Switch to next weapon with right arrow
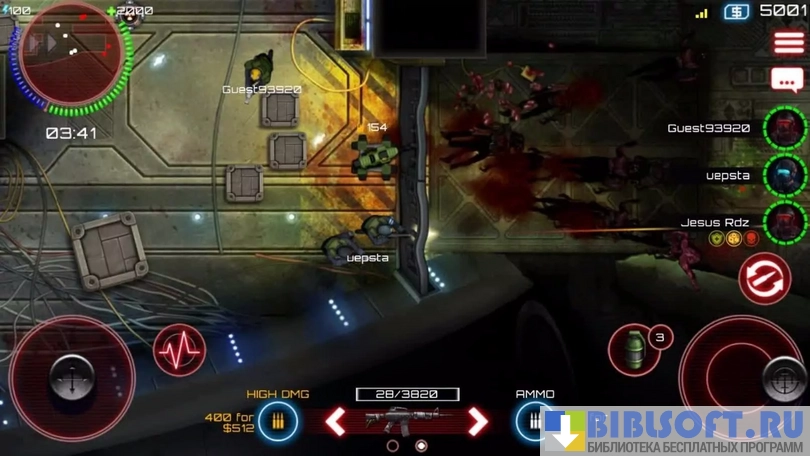810x456 pixels. [478, 421]
